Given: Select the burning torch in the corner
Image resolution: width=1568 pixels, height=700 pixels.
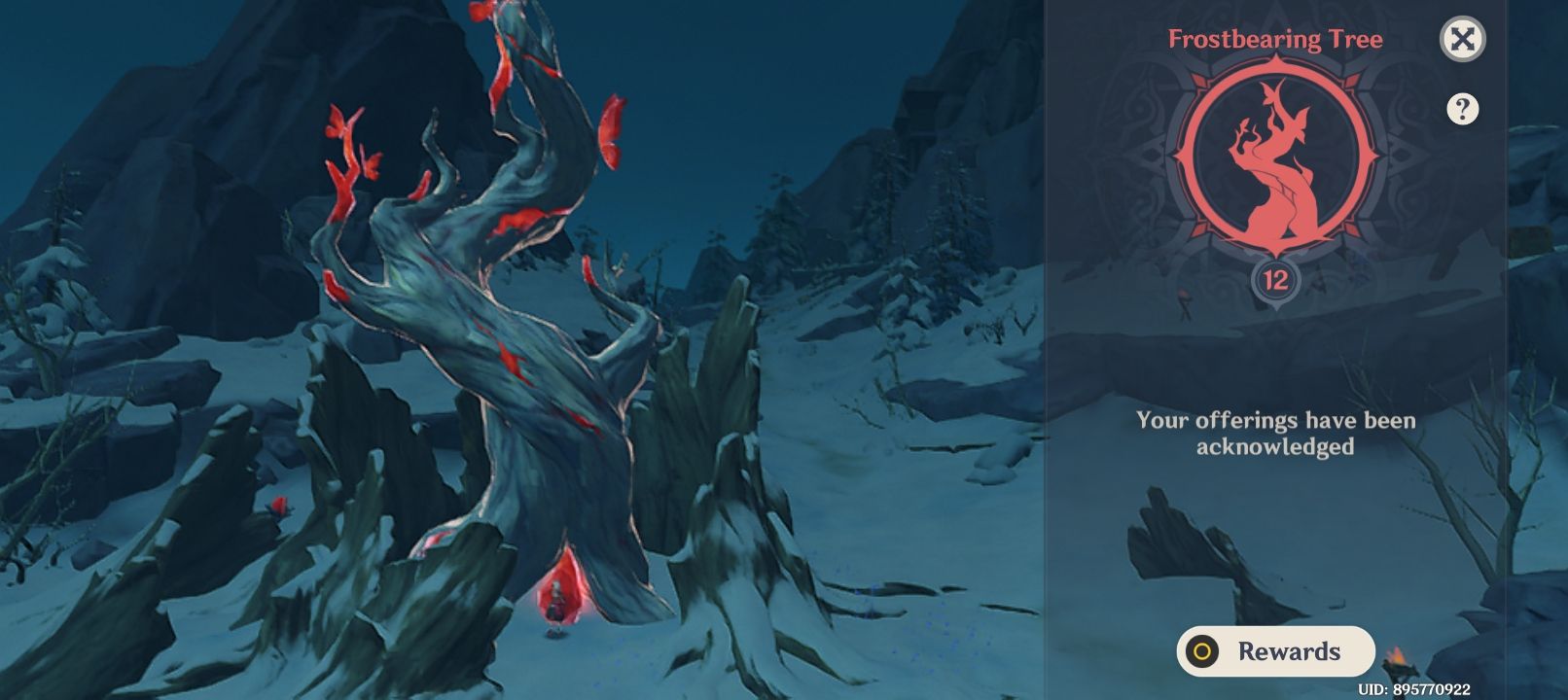Looking at the screenshot, I should tap(1398, 662).
